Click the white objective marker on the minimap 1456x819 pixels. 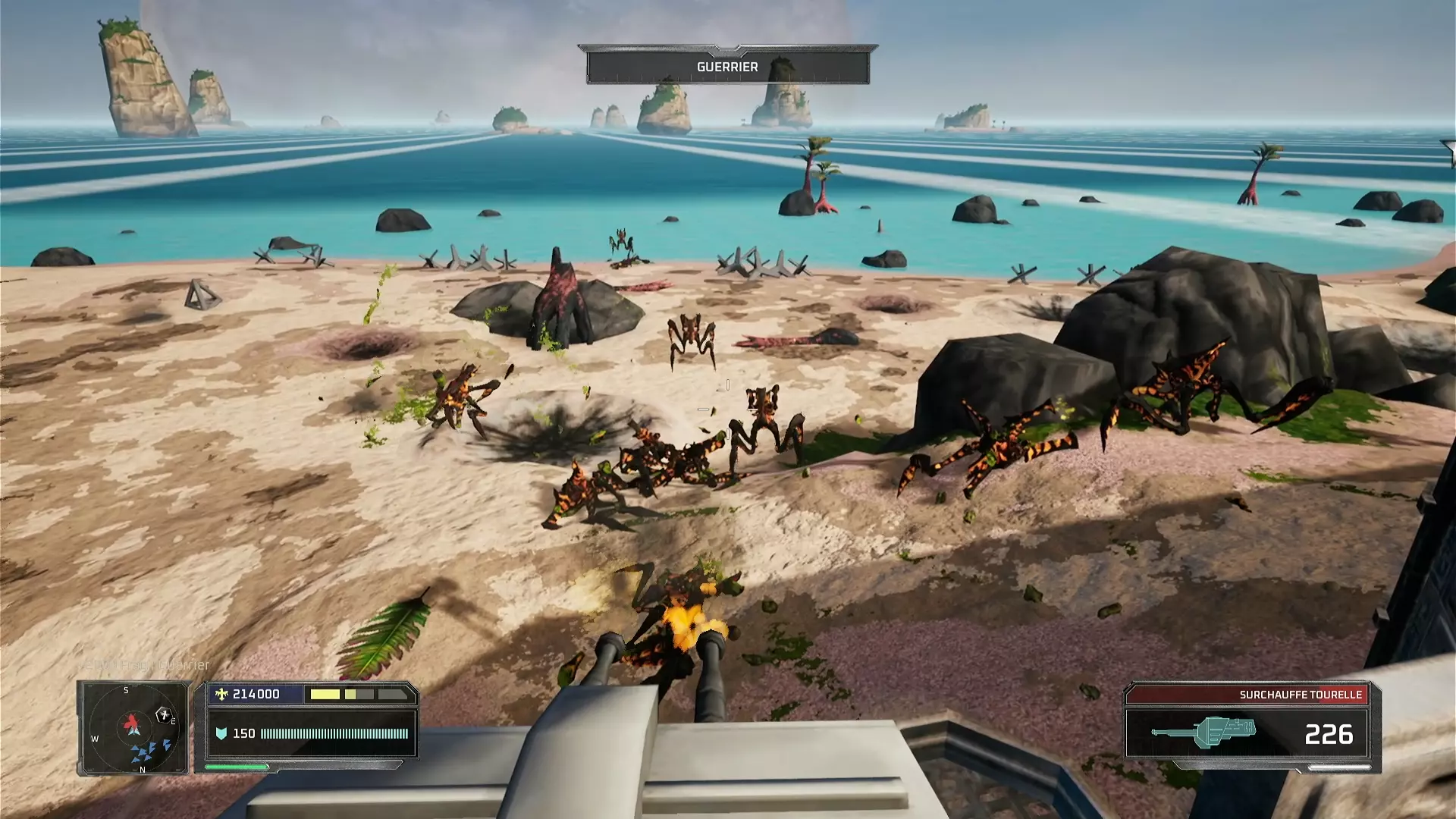pyautogui.click(x=163, y=714)
